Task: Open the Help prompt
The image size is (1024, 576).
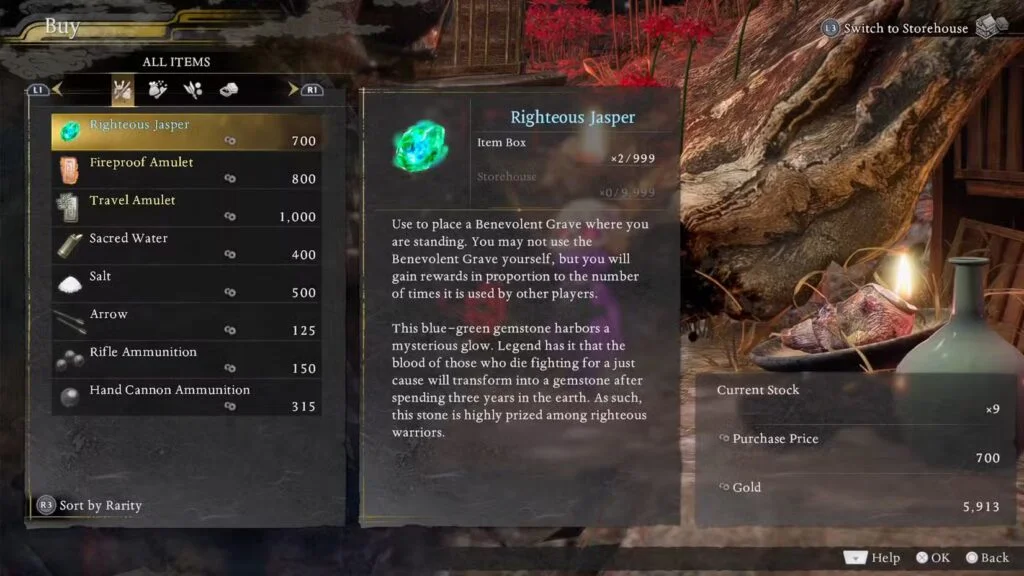Action: (x=873, y=558)
